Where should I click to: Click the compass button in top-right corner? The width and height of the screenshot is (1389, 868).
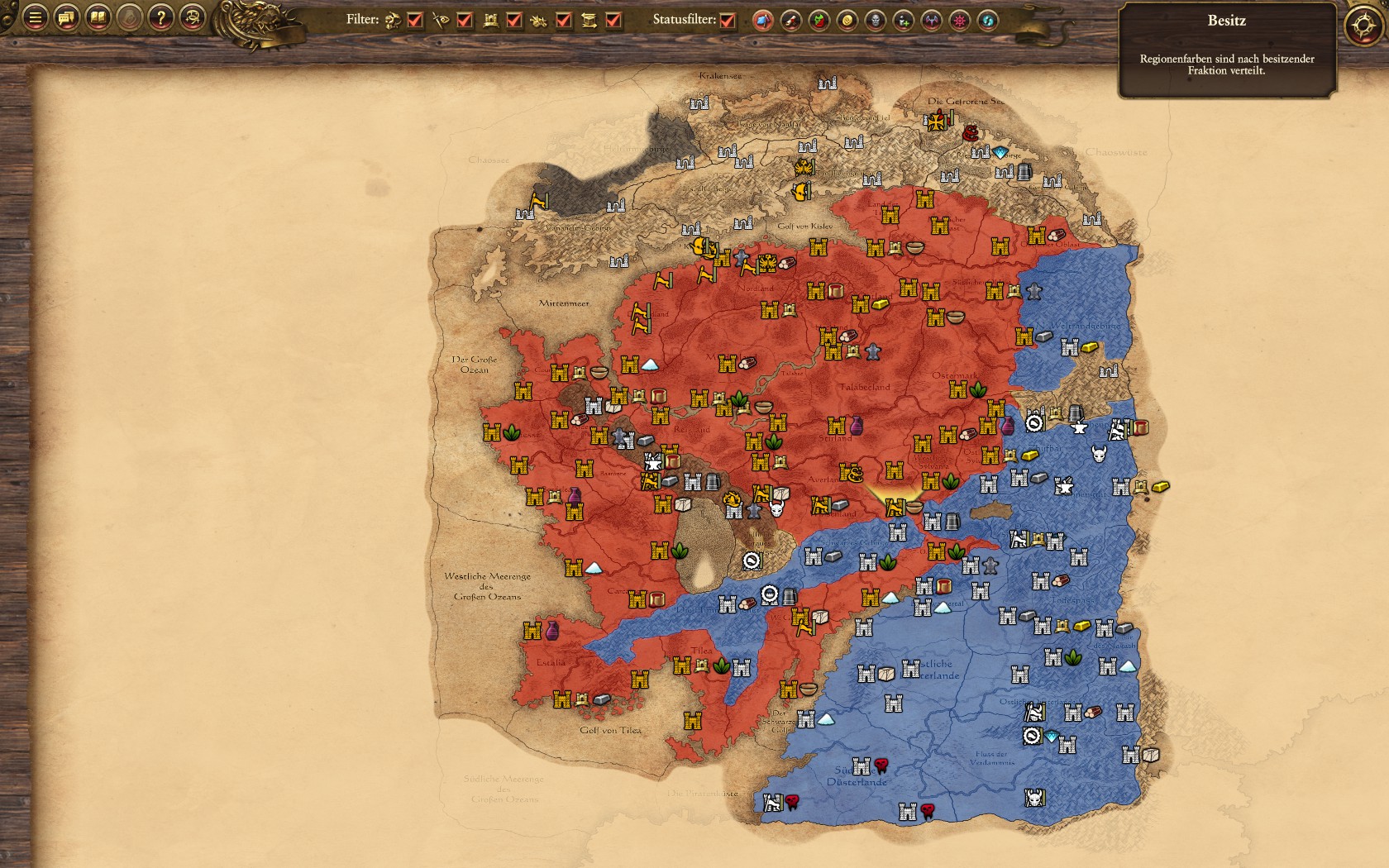(x=1362, y=26)
